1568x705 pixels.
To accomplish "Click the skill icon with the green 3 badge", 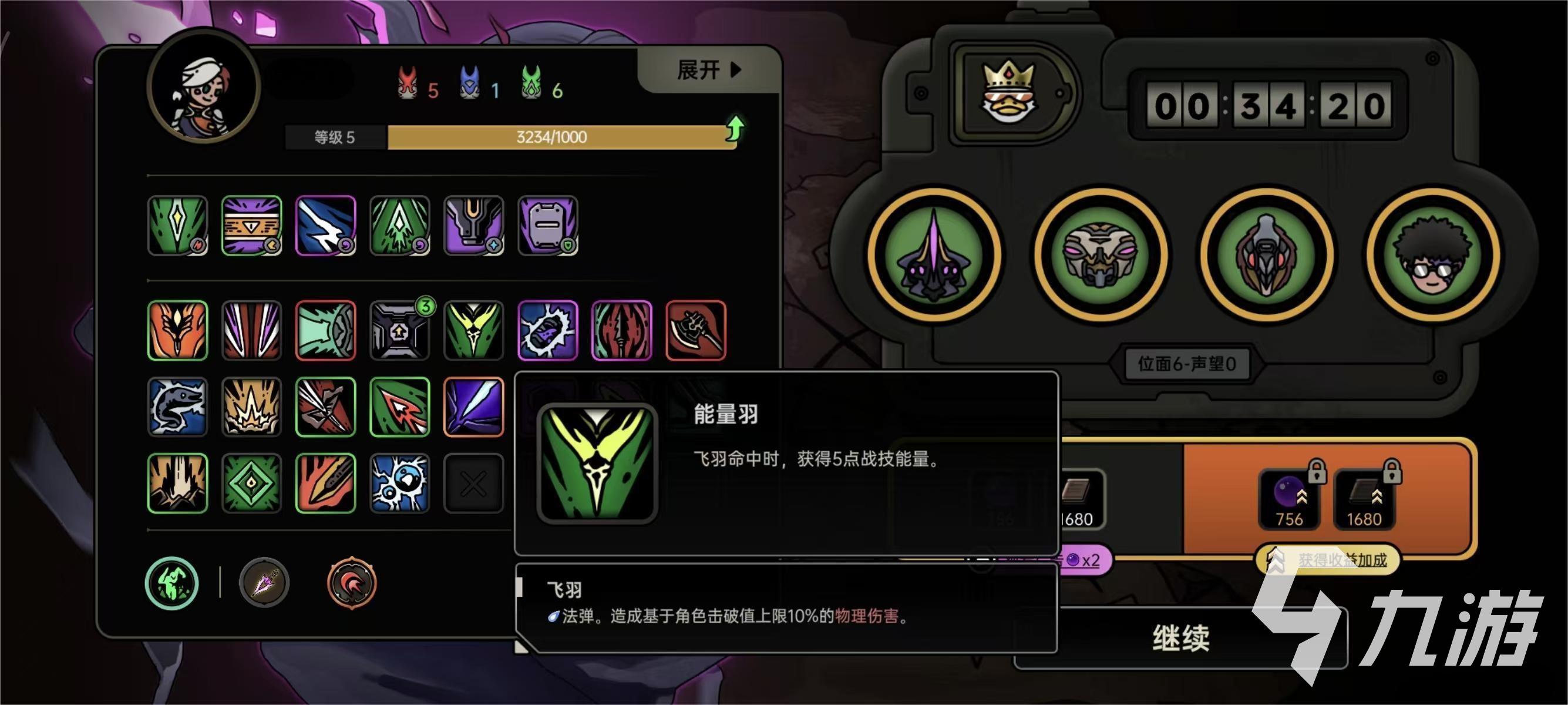I will [400, 331].
